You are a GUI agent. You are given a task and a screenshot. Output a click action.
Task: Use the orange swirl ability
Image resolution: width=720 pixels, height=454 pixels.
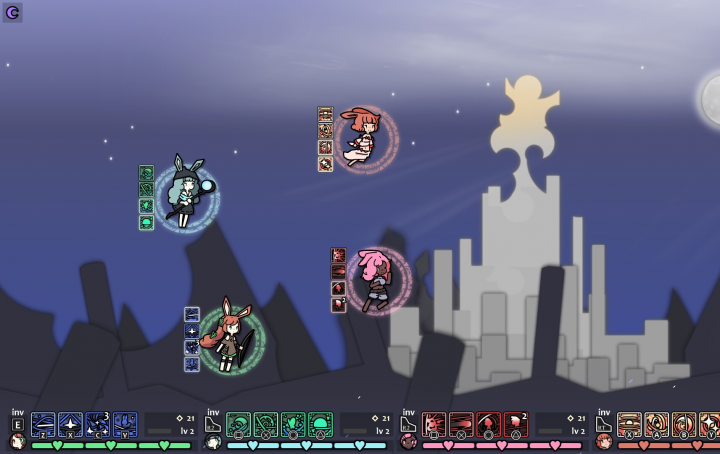pos(656,424)
